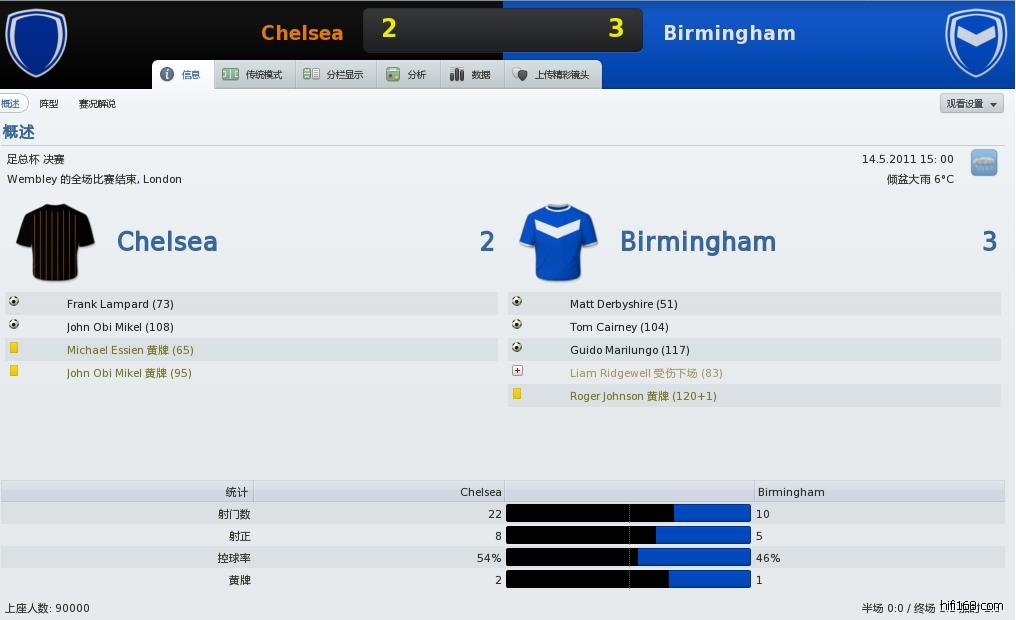Open the 分析 tab
1016x620 pixels.
407,75
